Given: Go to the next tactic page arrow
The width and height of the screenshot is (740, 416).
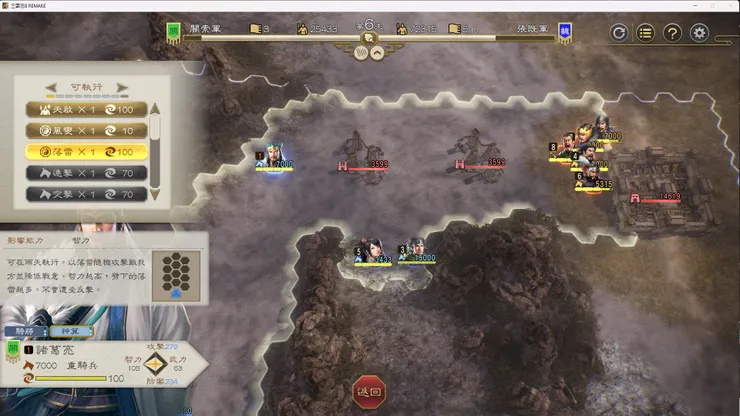Looking at the screenshot, I should [x=122, y=87].
